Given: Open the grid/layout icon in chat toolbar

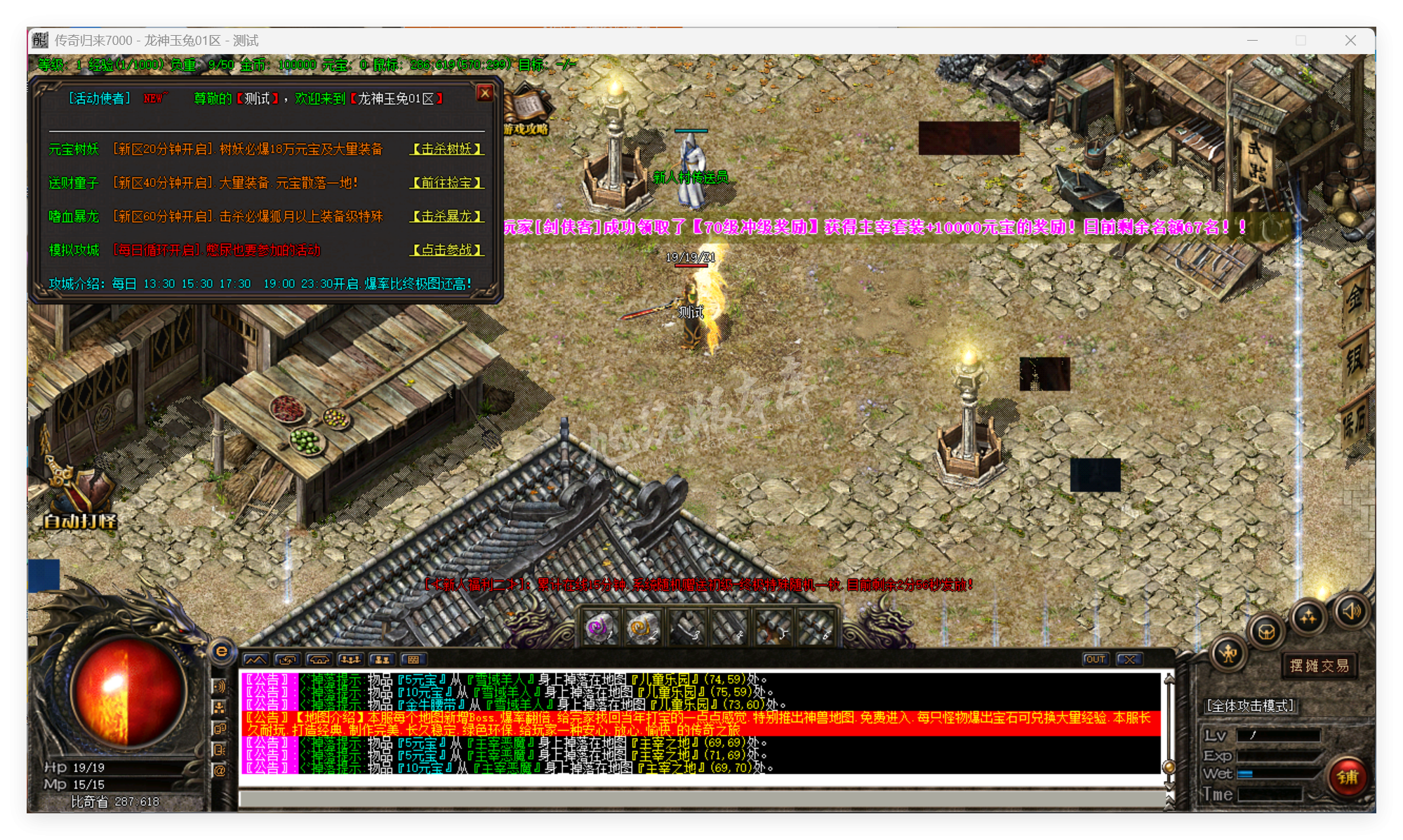Looking at the screenshot, I should point(413,659).
